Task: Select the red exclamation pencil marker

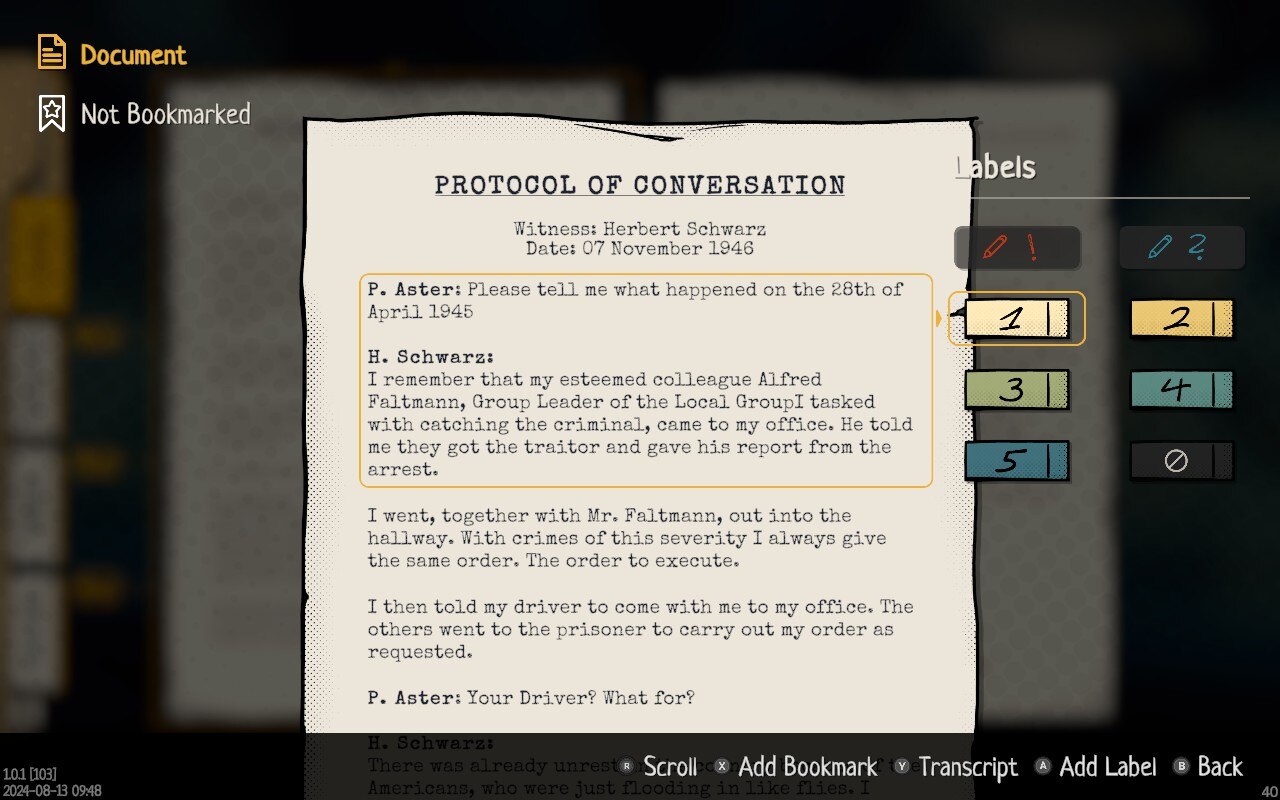Action: [1016, 247]
